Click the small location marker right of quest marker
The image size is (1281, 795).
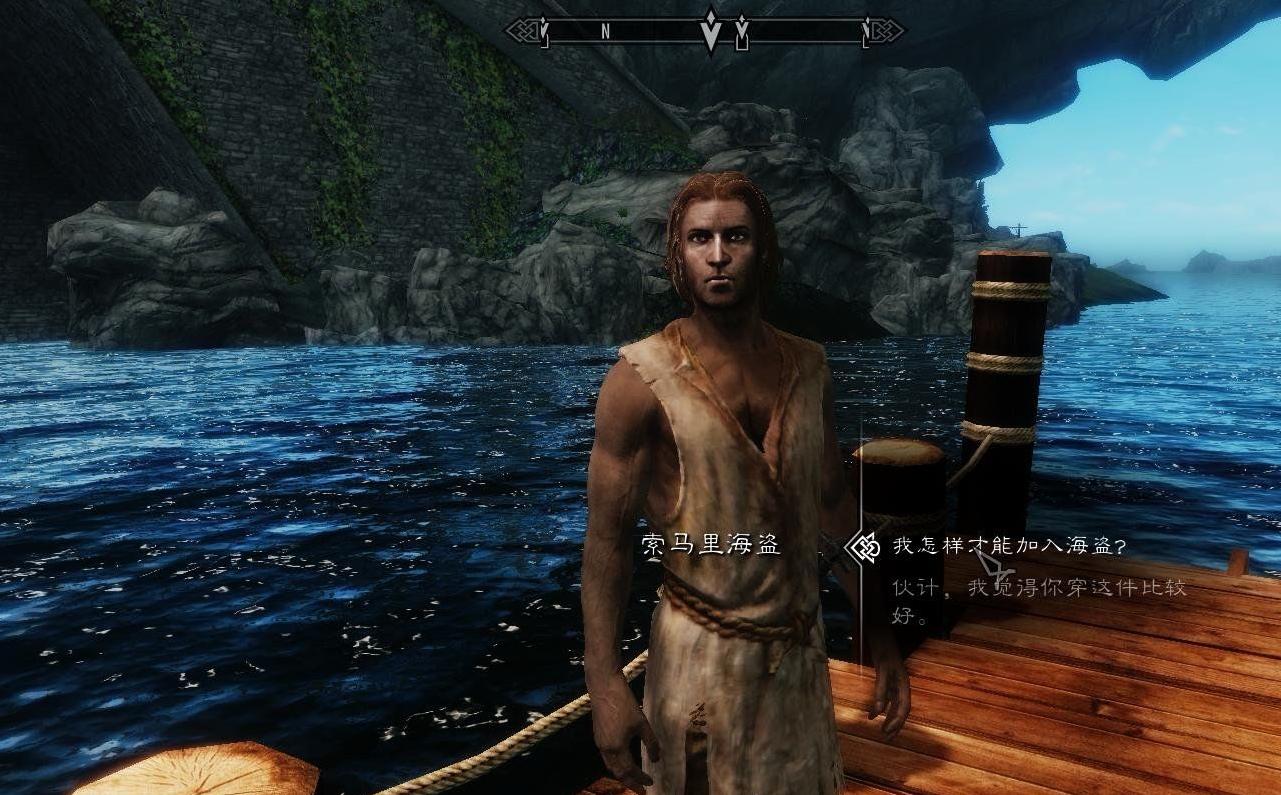pos(743,30)
